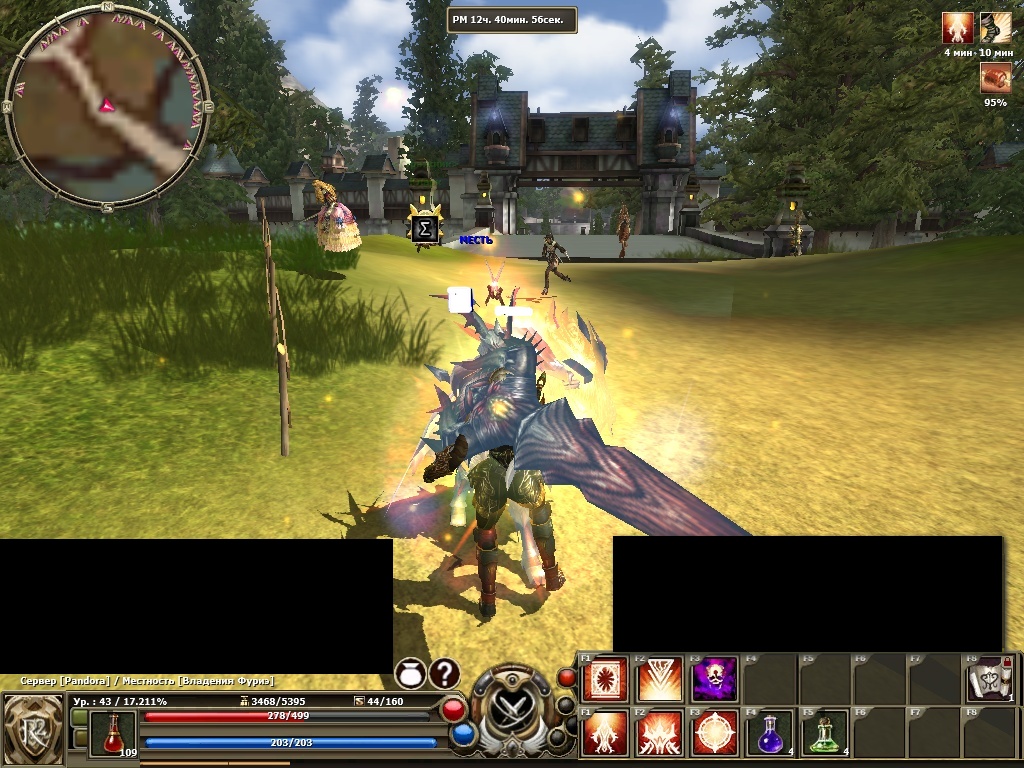Activate the circular compass sigil skill
Screen dimensions: 1024x768
714,732
